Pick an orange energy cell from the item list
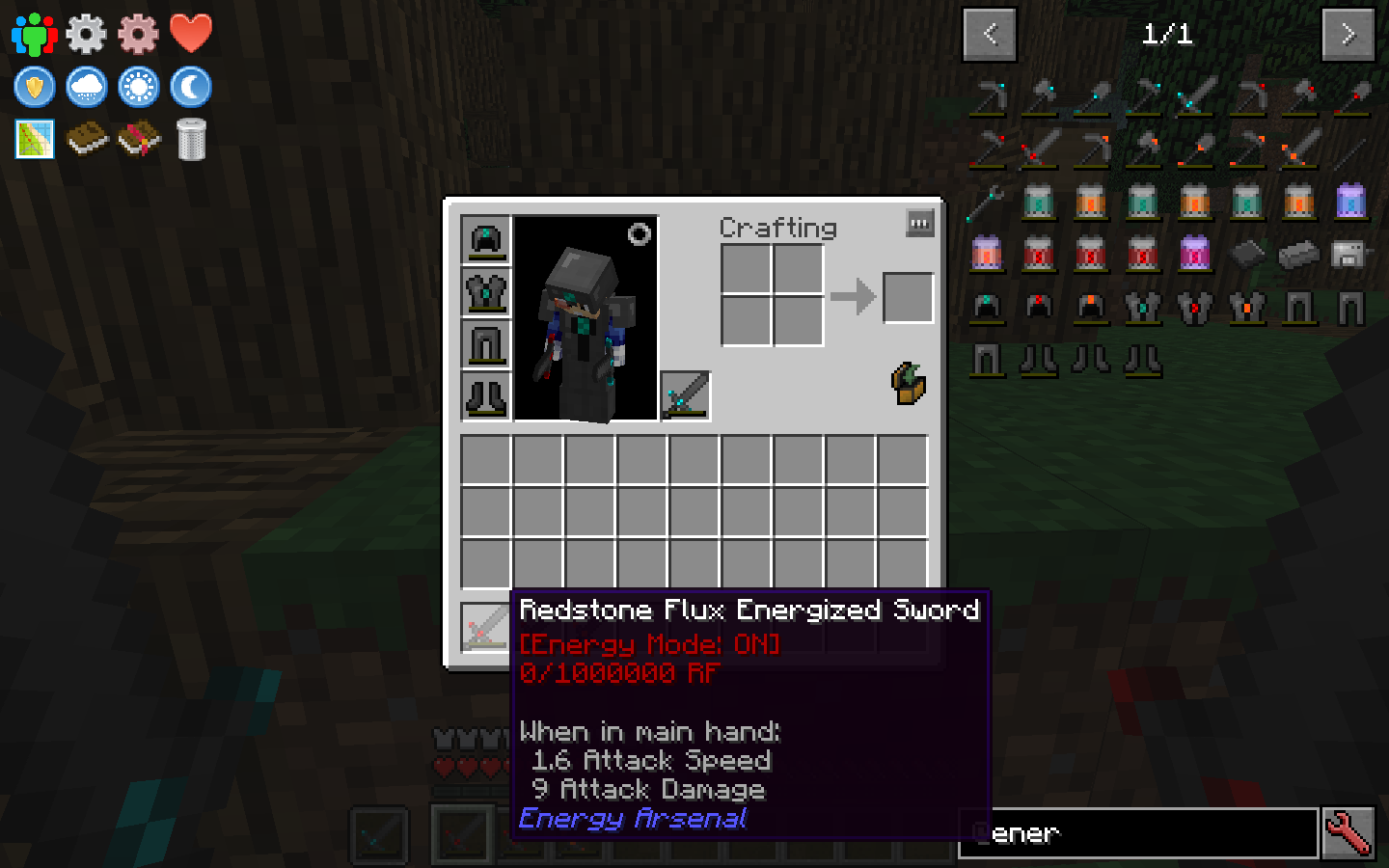The height and width of the screenshot is (868, 1389). [1091, 203]
